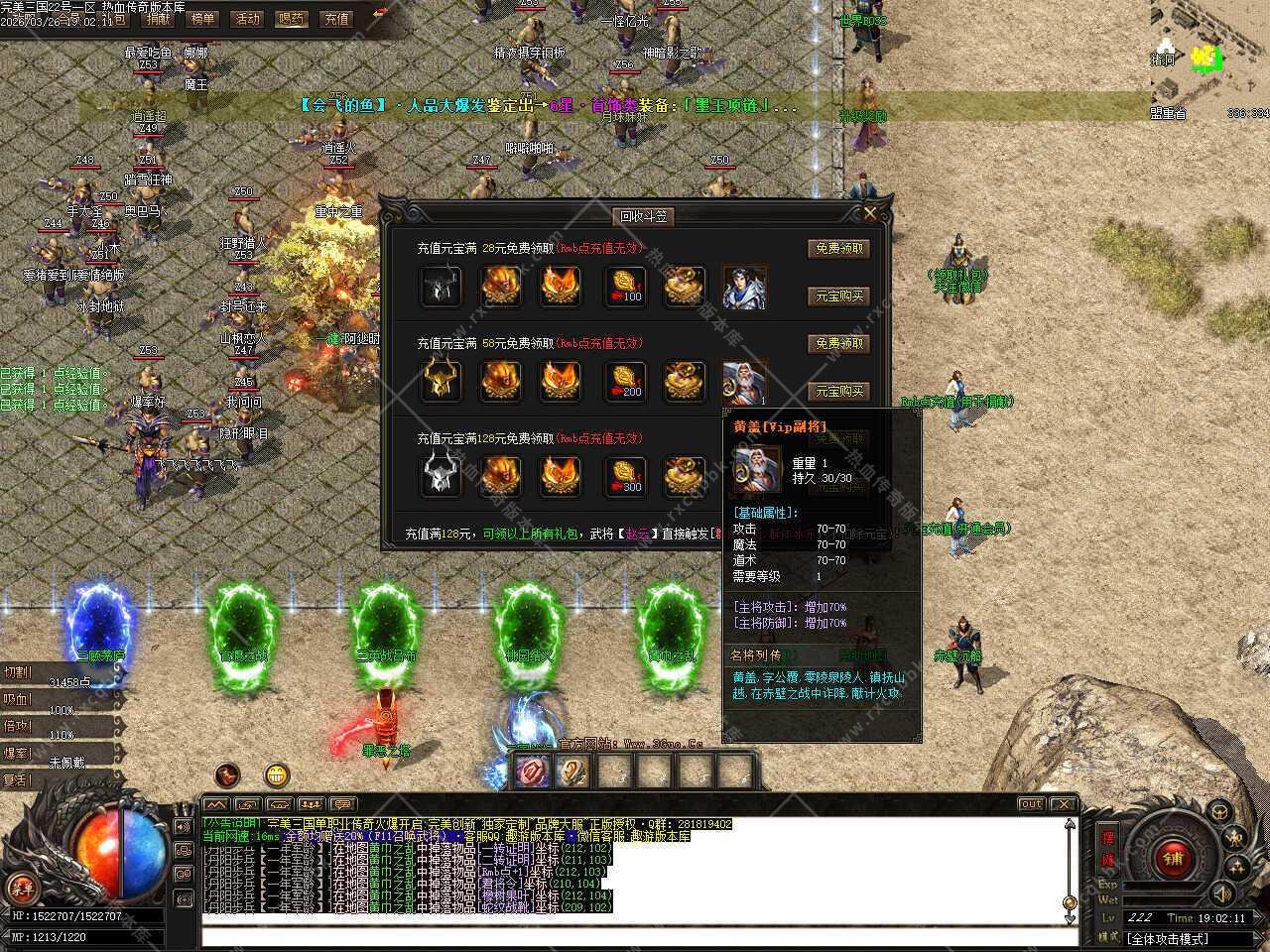Viewport: 1270px width, 952px height.
Task: Click the chat text input field
Action: click(635, 936)
